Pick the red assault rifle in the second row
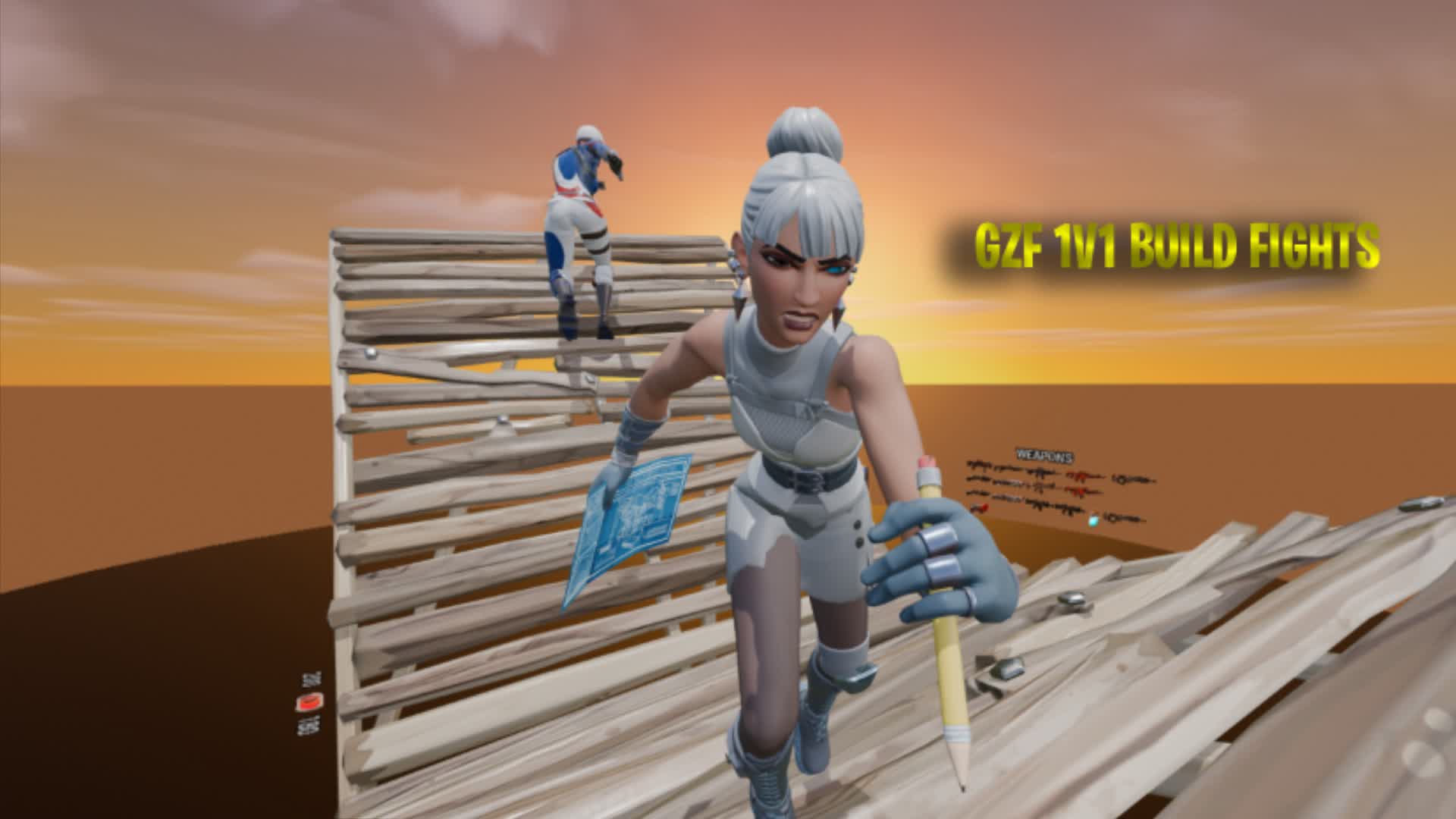Image resolution: width=1456 pixels, height=819 pixels. [1083, 477]
